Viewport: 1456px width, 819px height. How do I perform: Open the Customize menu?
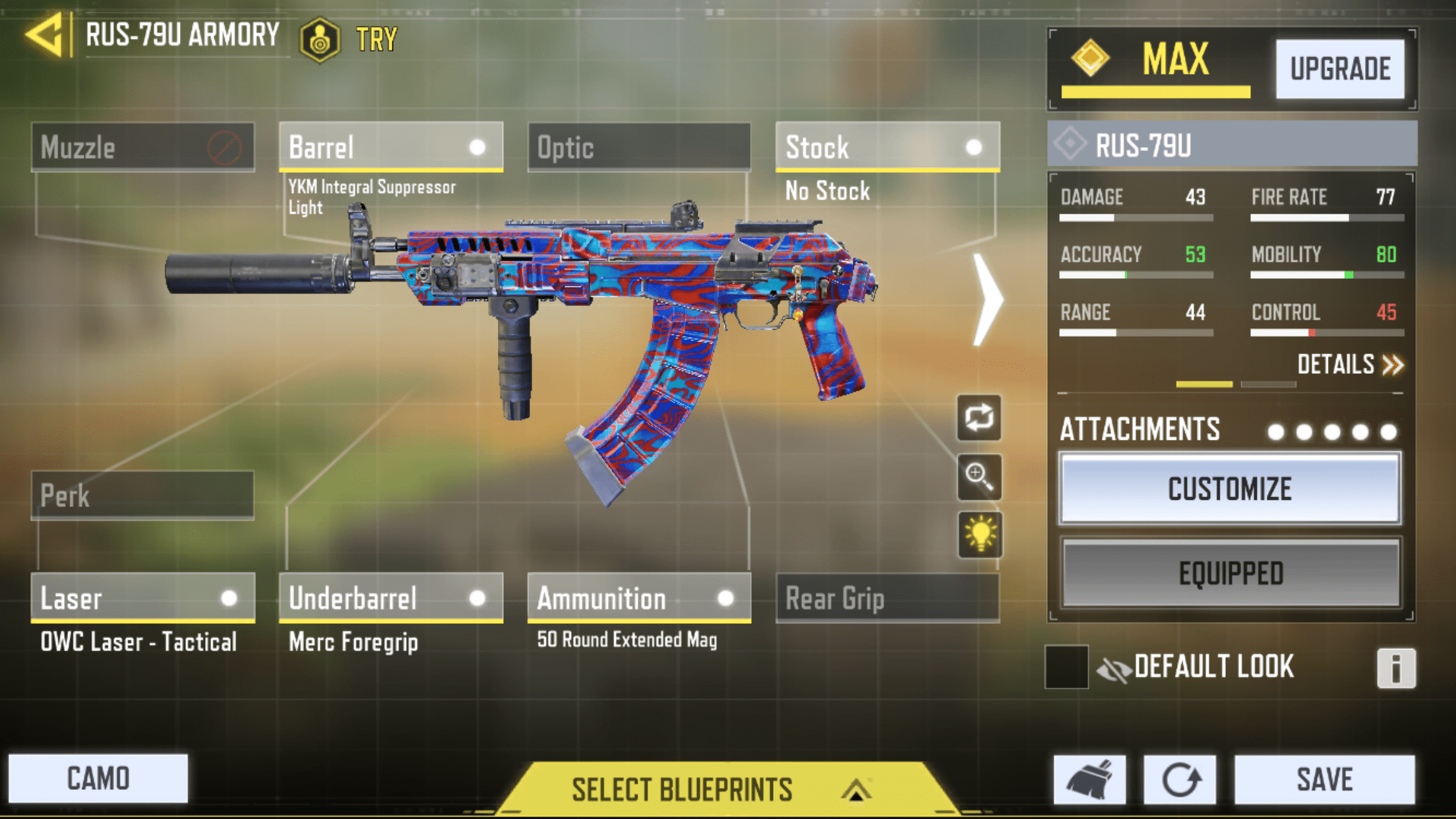click(1230, 489)
